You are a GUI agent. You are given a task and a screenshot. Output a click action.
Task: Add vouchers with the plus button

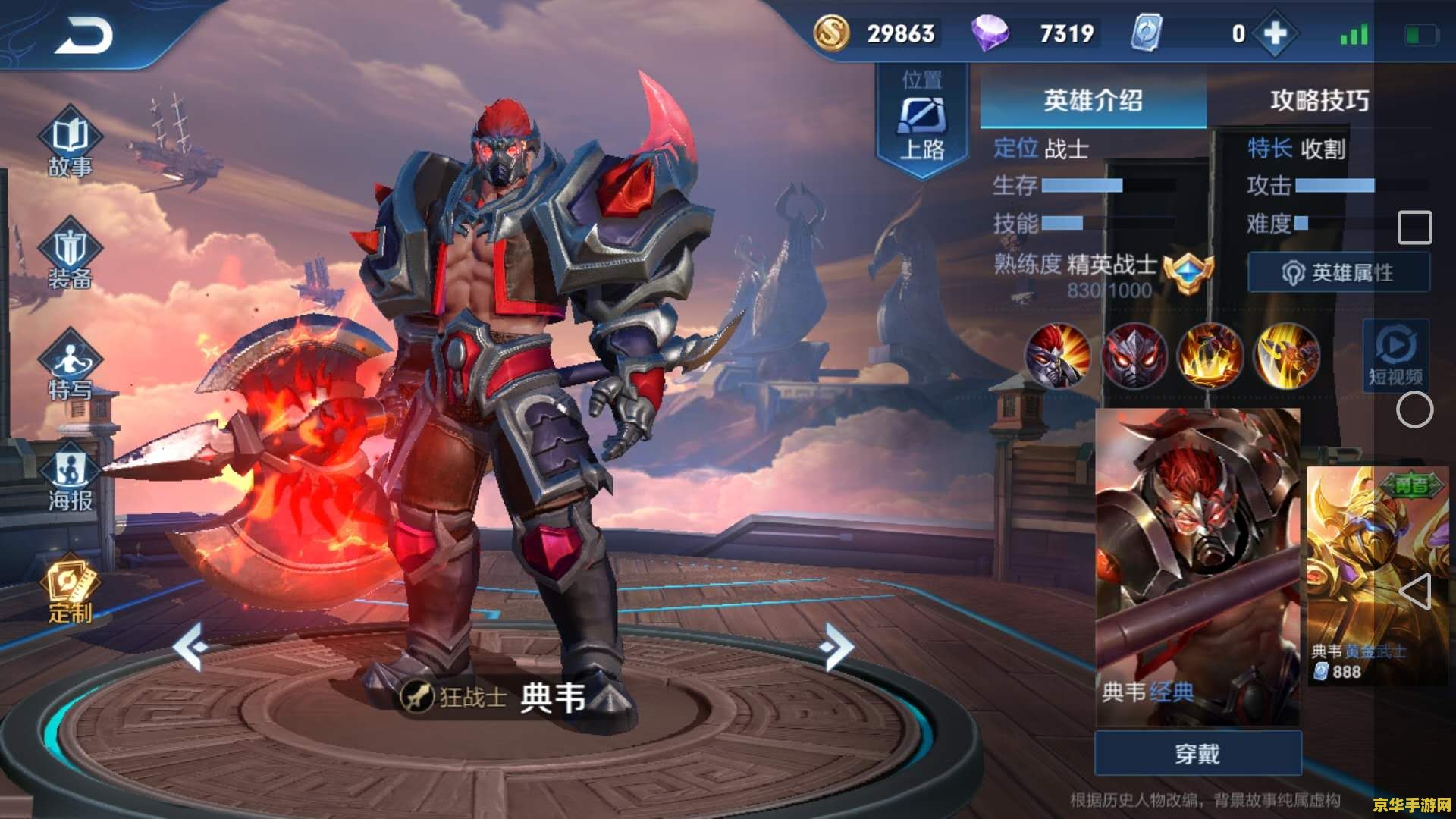pyautogui.click(x=1276, y=33)
